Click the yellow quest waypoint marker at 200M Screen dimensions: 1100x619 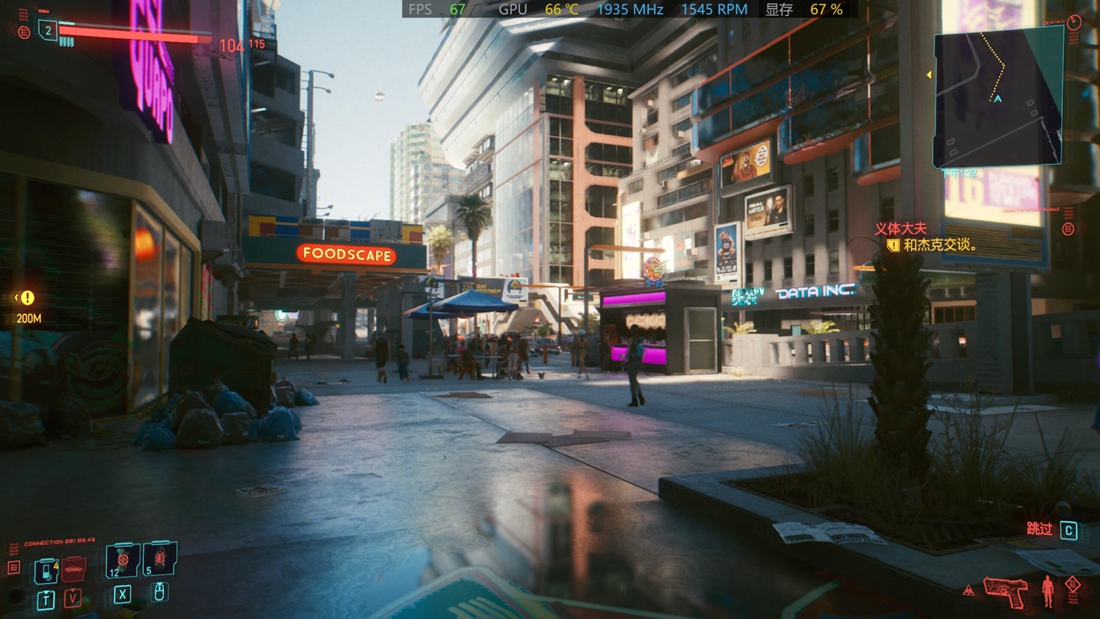click(x=27, y=298)
